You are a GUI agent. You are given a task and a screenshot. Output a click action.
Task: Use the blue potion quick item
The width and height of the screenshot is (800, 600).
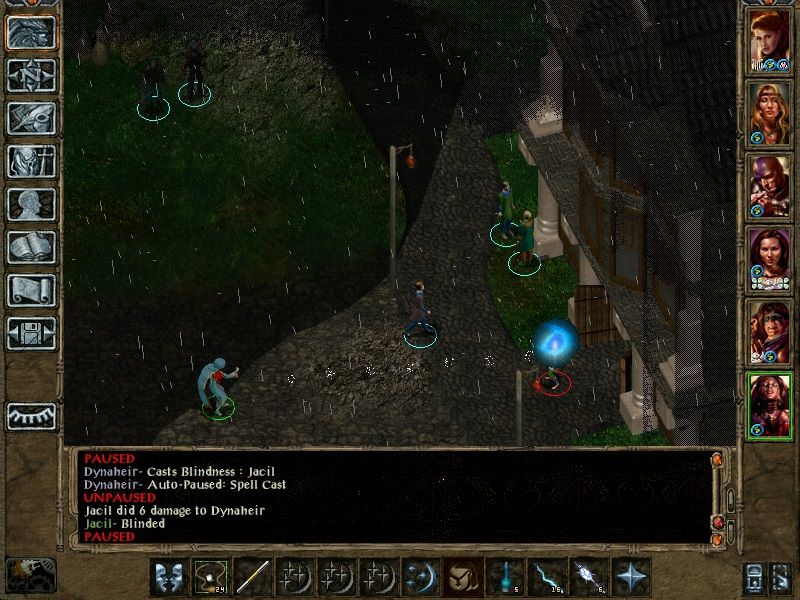point(503,577)
